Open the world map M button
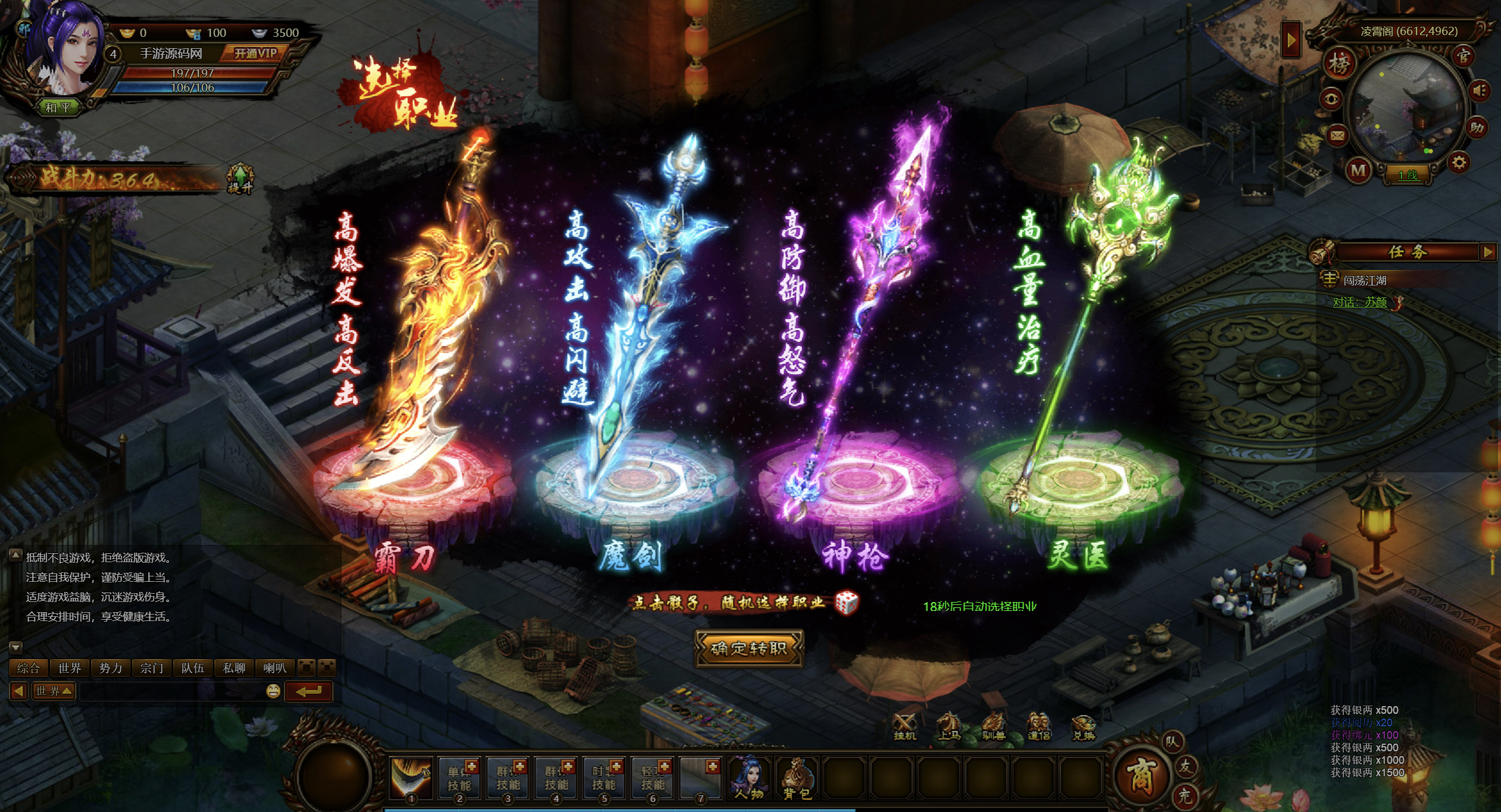 1358,171
